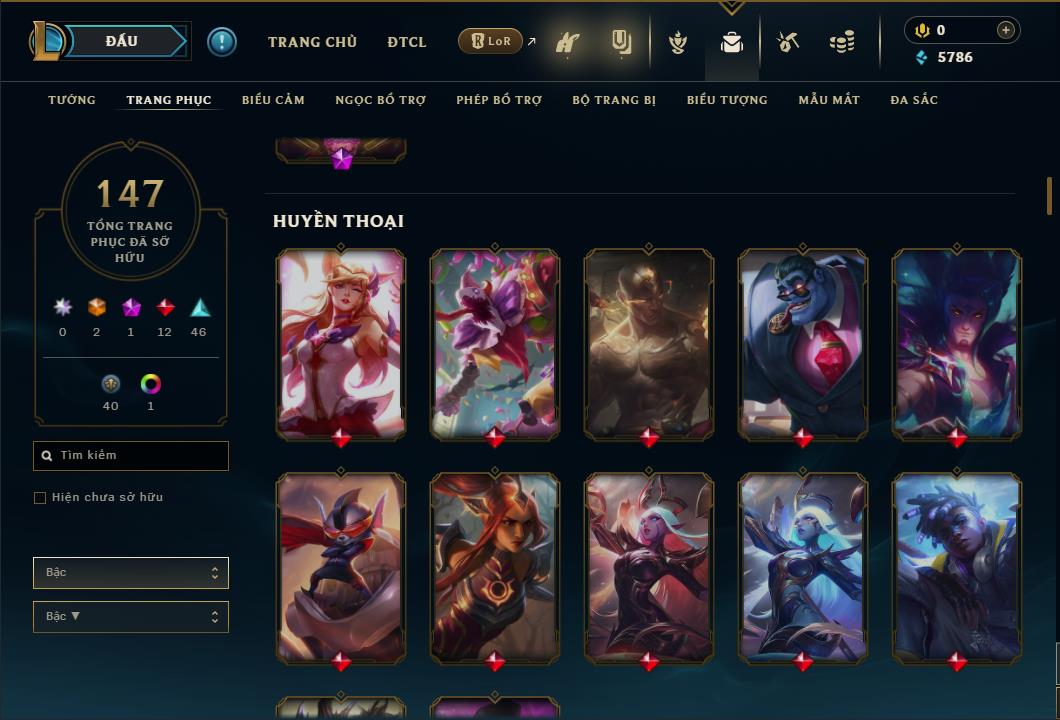Open the ĐA SẮC tab

pyautogui.click(x=914, y=100)
